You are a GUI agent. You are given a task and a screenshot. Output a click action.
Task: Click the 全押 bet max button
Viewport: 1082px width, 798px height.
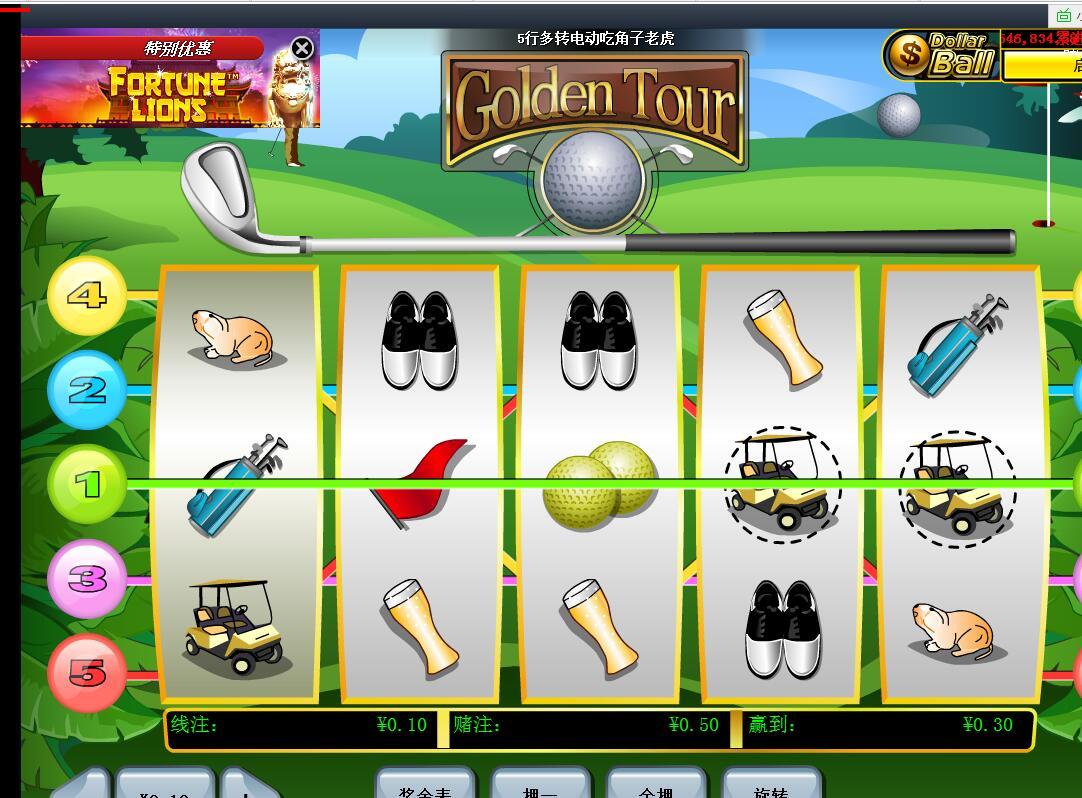pos(656,785)
